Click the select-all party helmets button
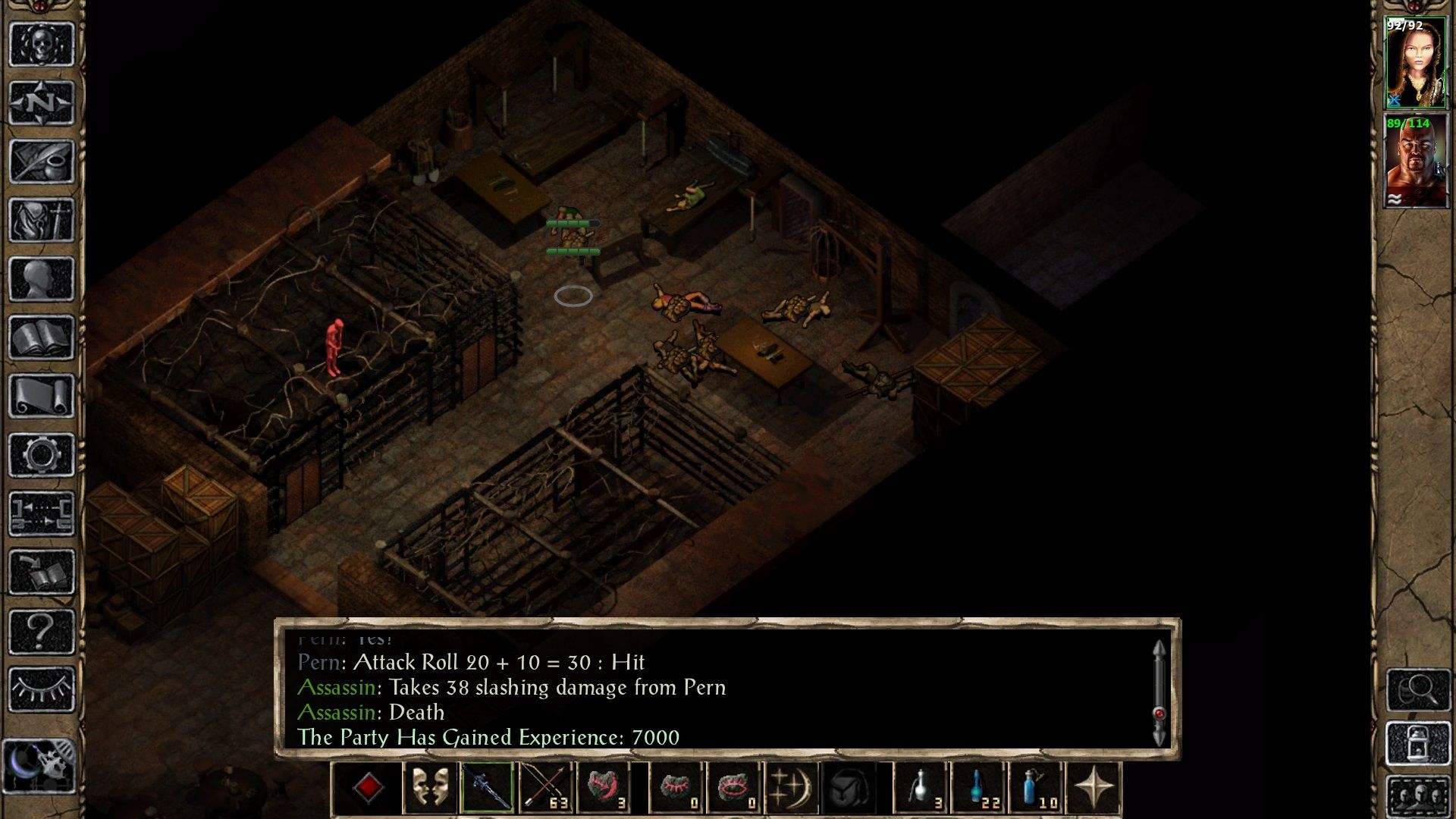 pyautogui.click(x=1418, y=796)
